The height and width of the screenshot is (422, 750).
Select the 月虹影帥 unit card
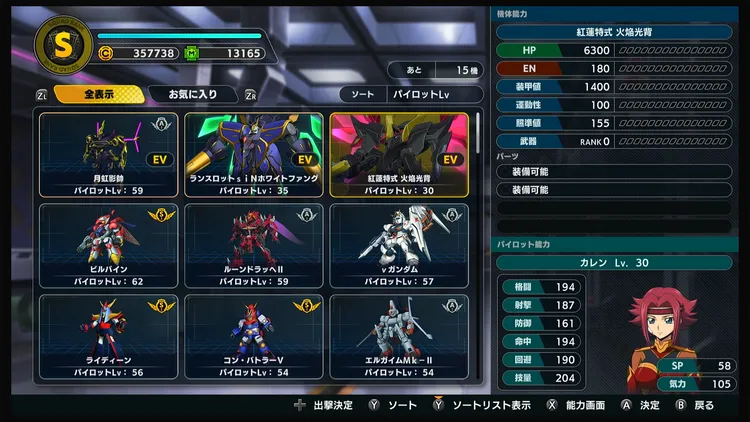click(x=108, y=154)
